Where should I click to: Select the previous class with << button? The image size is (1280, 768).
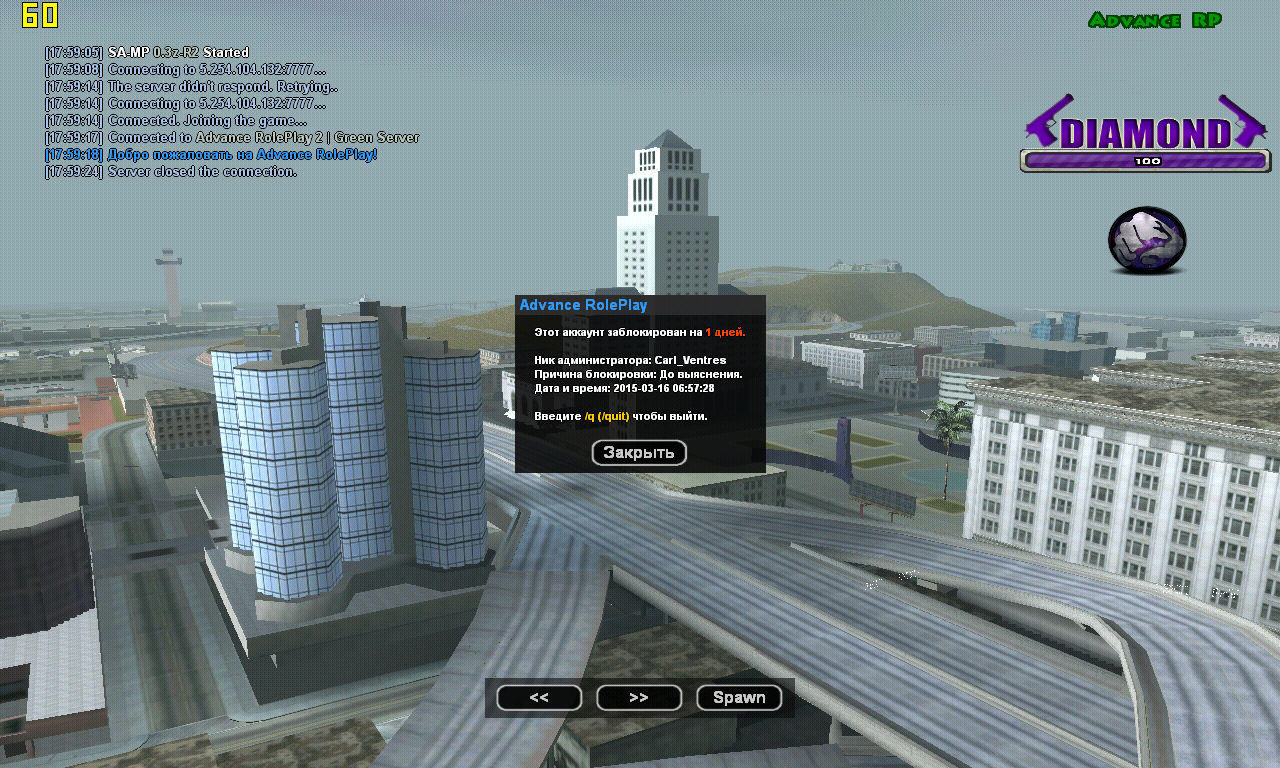[x=539, y=698]
